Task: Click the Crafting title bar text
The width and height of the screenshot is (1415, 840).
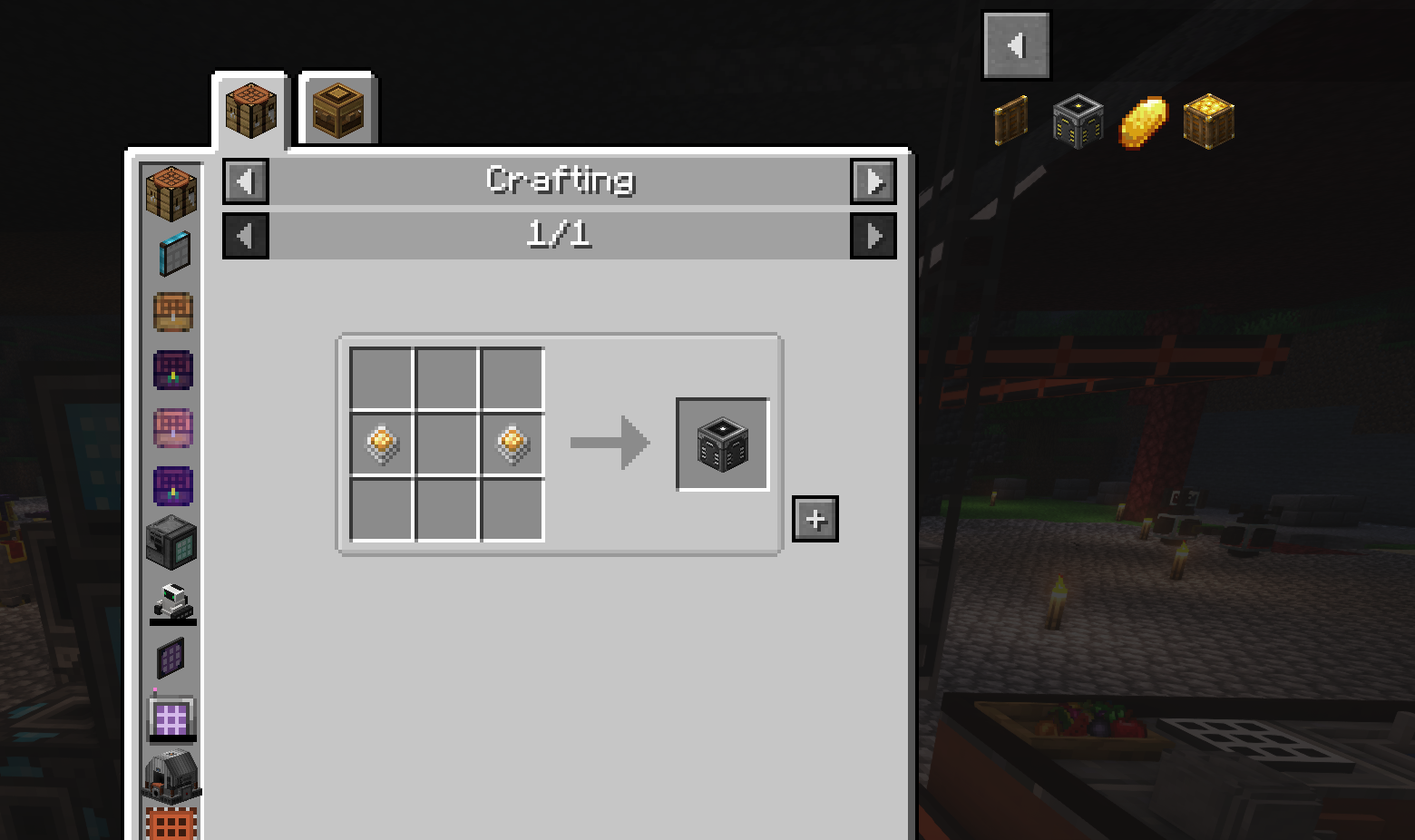Action: [x=559, y=181]
